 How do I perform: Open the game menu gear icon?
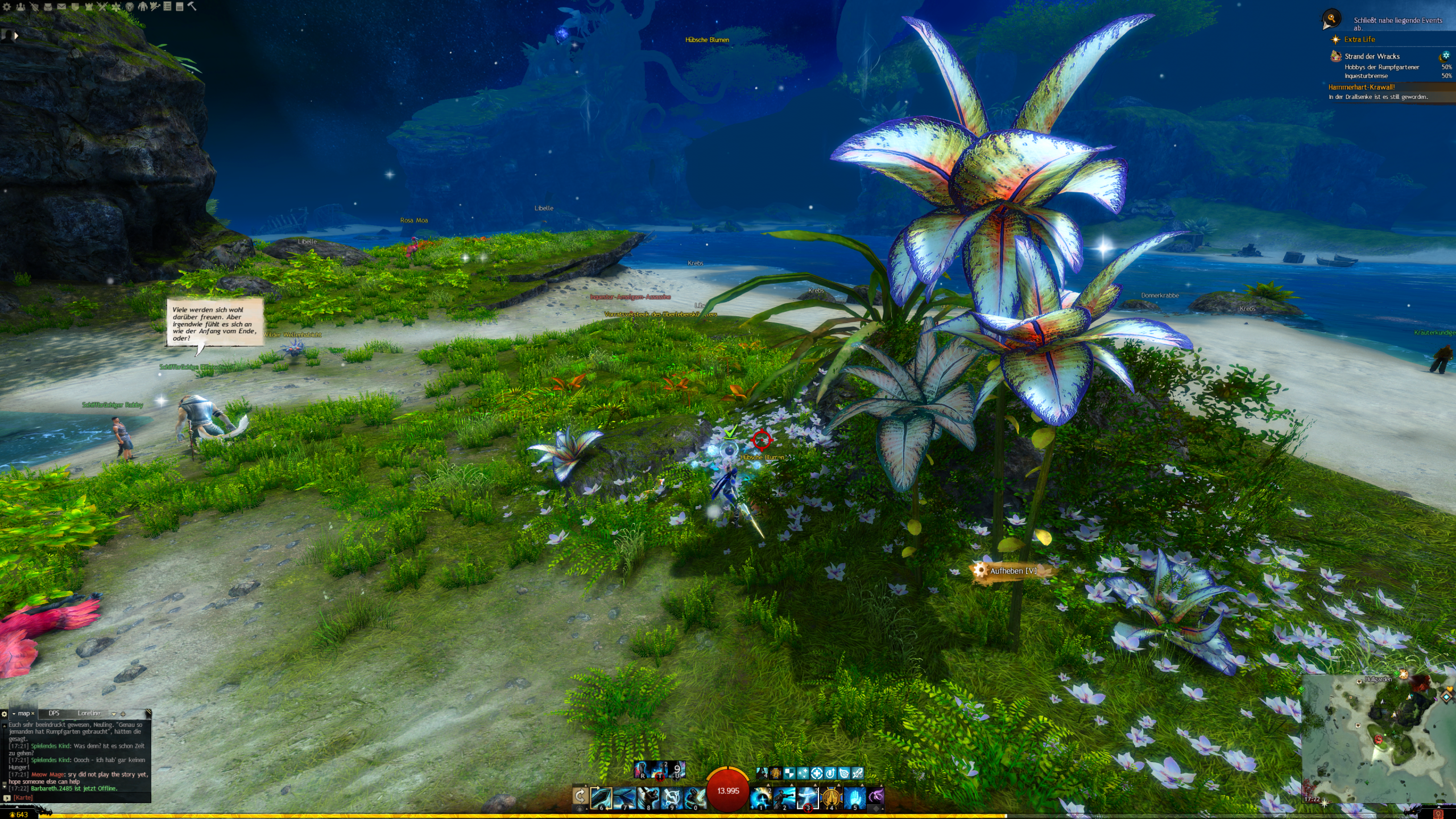point(7,7)
